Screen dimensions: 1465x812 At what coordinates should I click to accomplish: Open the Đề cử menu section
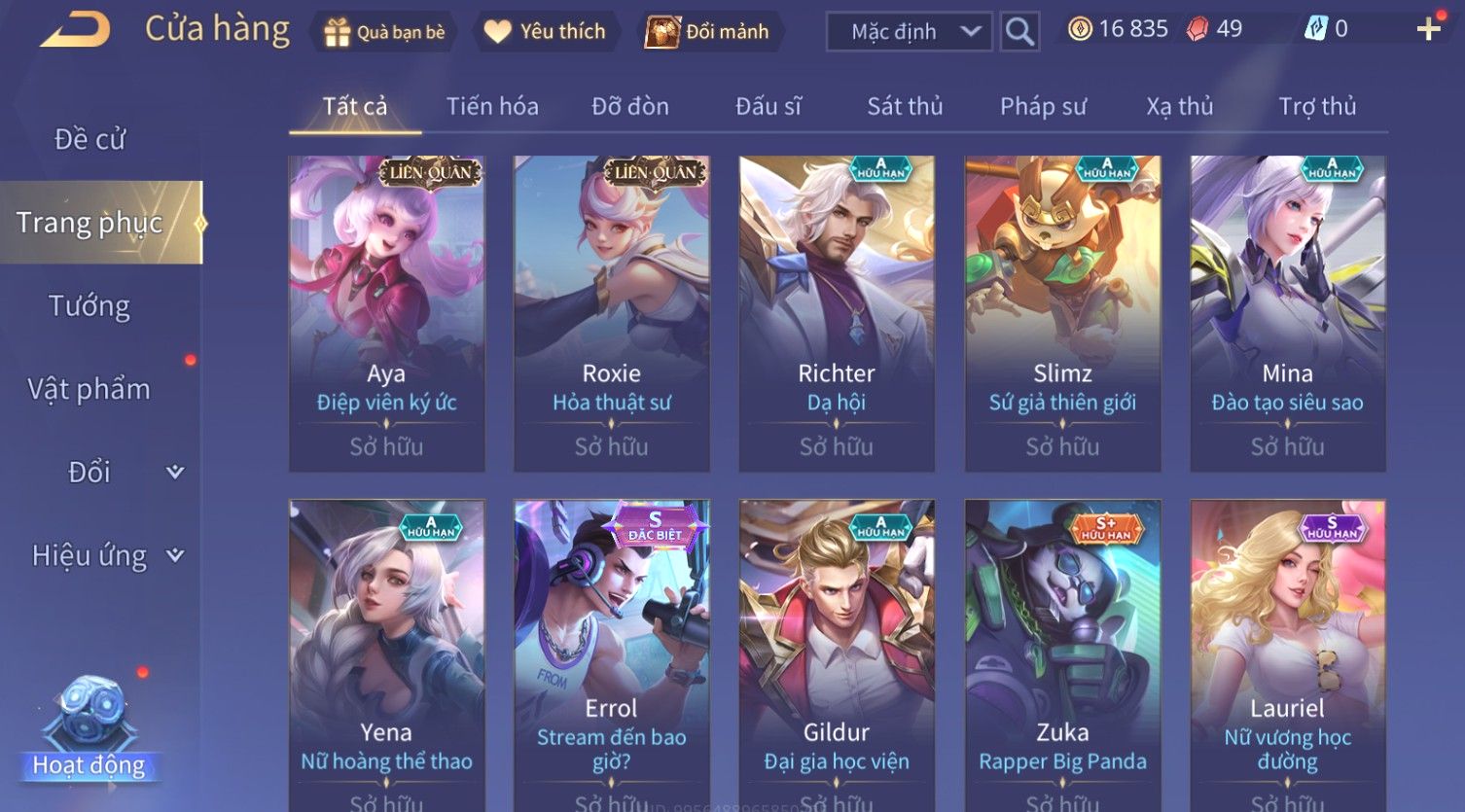89,139
